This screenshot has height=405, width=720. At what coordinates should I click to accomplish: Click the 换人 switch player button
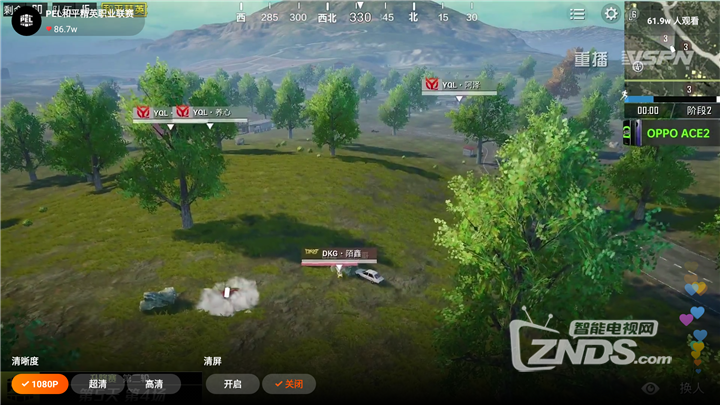[x=691, y=388]
